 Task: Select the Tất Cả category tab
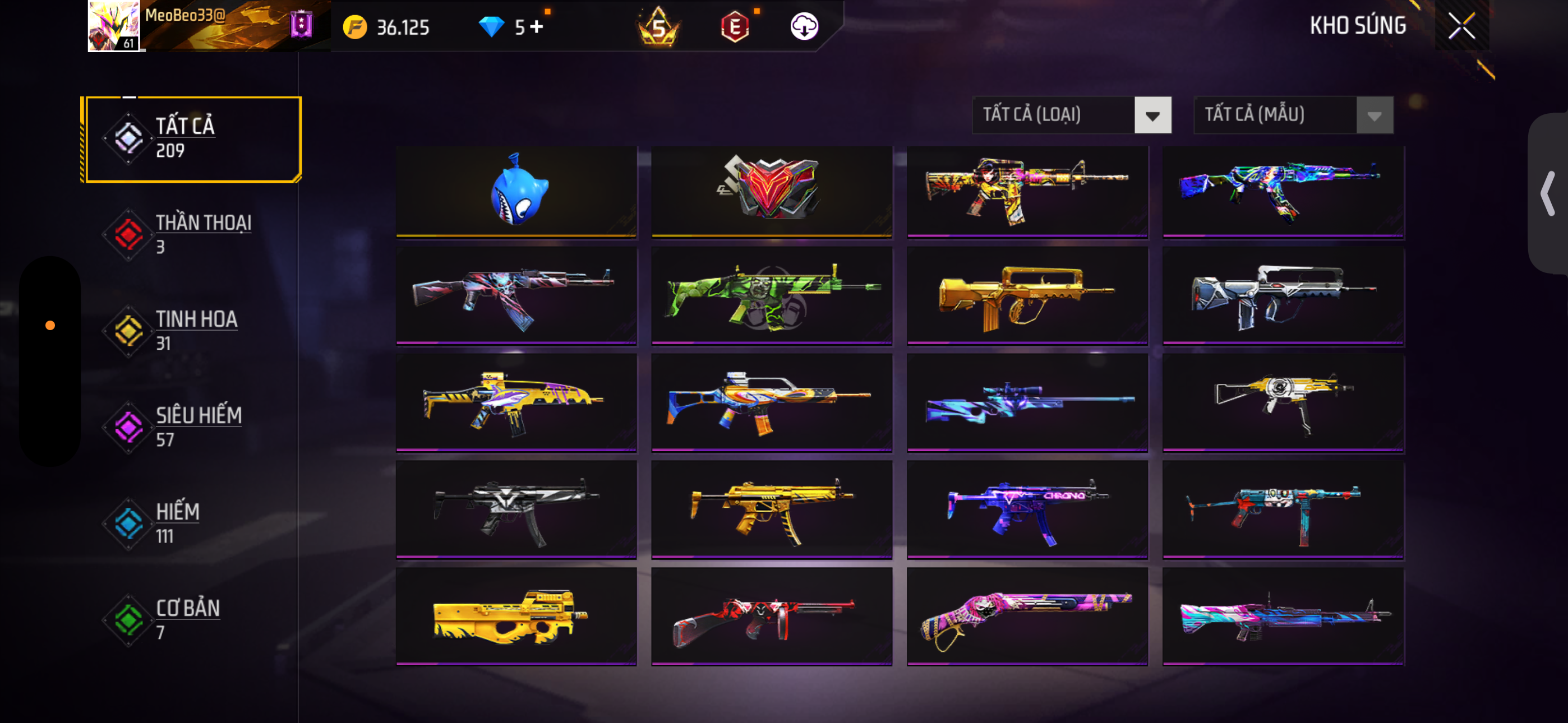pos(192,139)
